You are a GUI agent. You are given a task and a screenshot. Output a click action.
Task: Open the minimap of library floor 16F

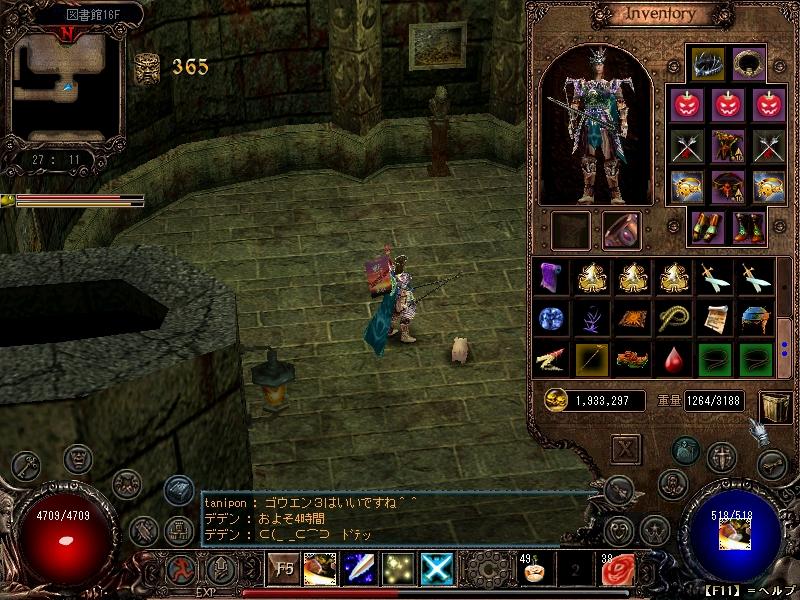pos(66,84)
